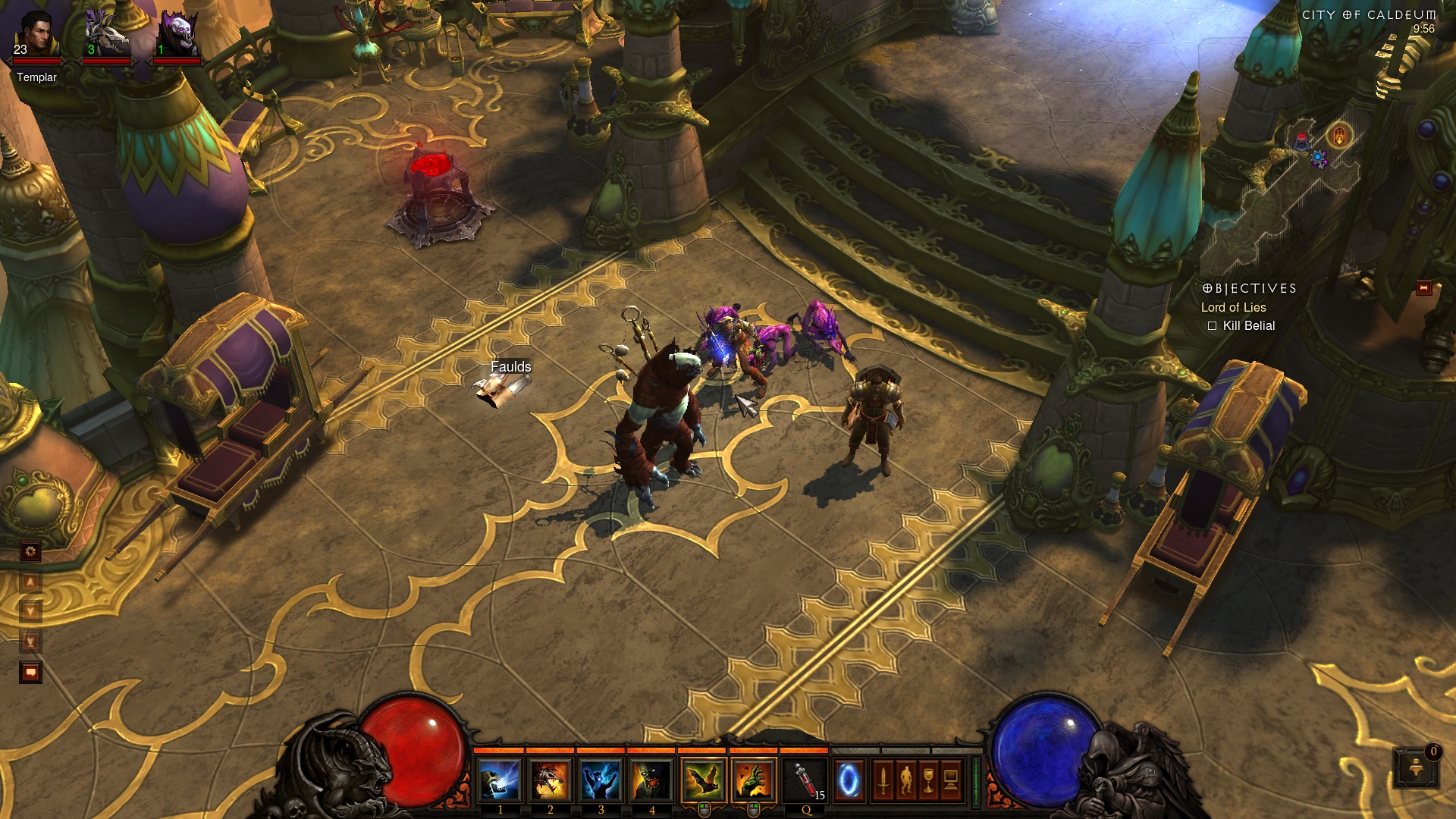The image size is (1456, 819).
Task: Click the Lord of Lies quest title
Action: tap(1233, 307)
